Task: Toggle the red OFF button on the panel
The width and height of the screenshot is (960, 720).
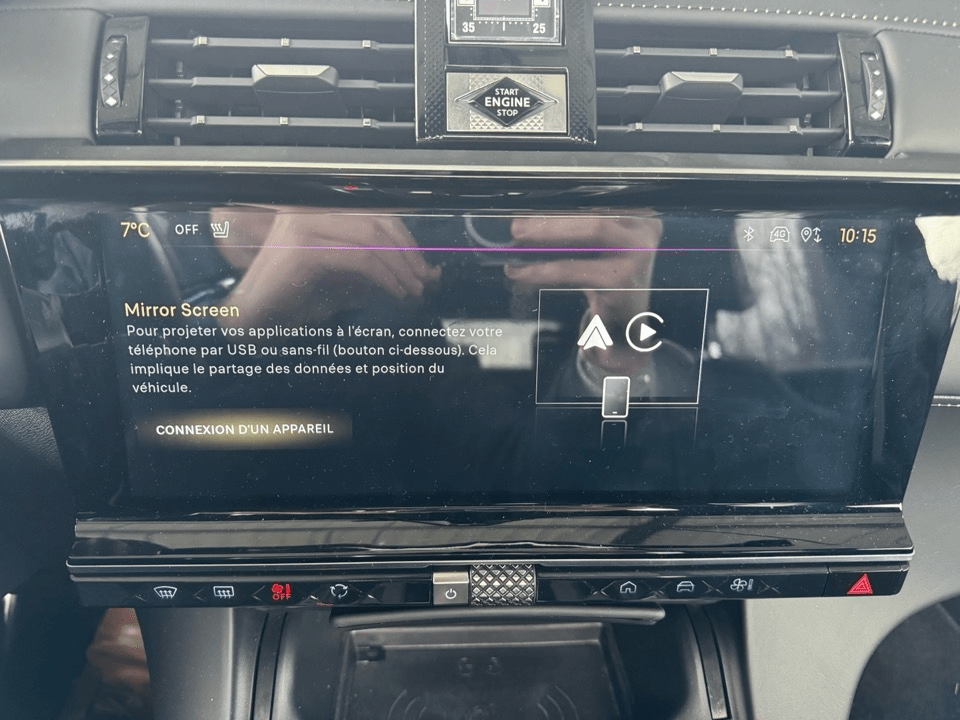Action: coord(281,591)
